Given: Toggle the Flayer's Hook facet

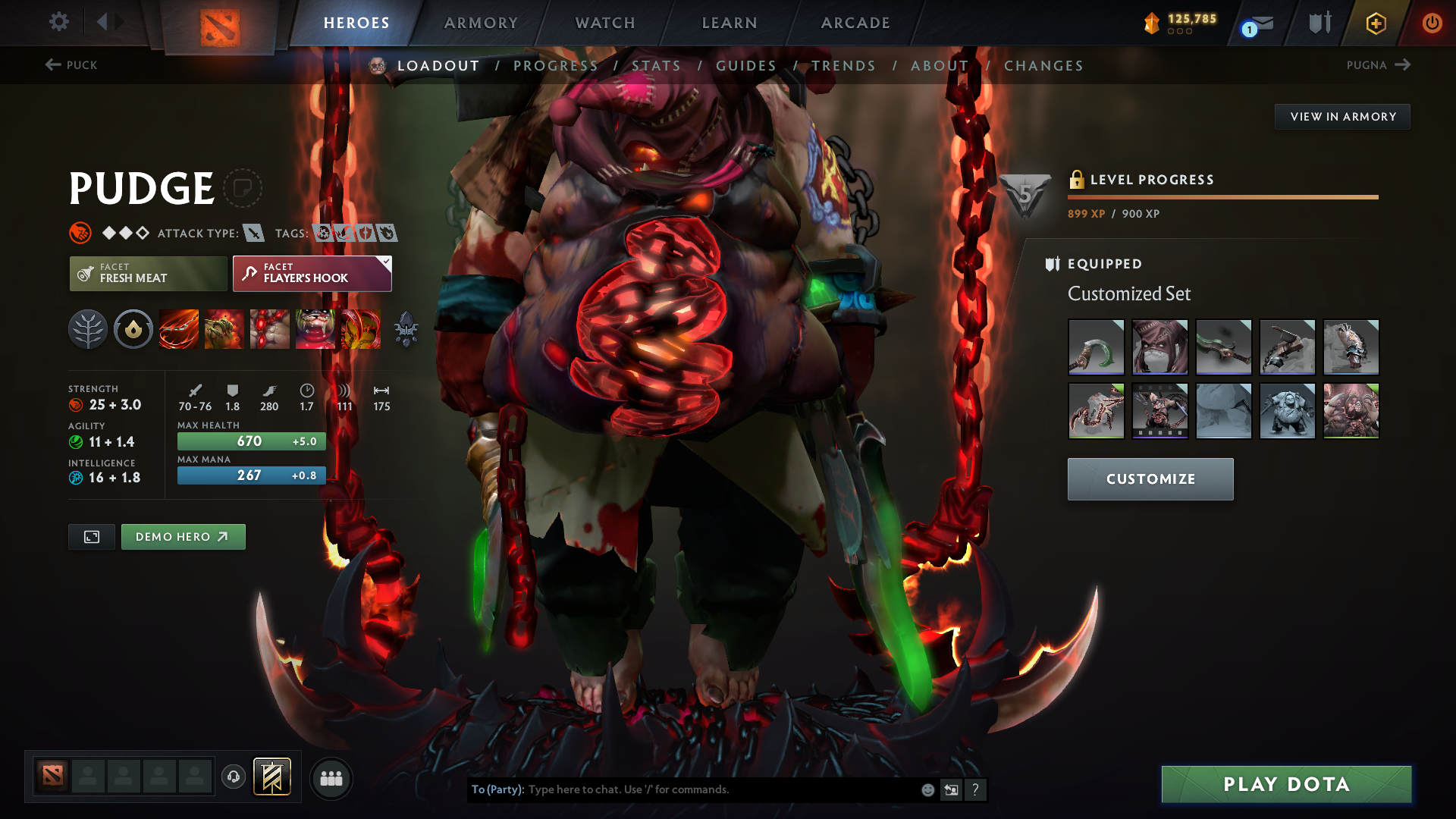Looking at the screenshot, I should coord(312,274).
